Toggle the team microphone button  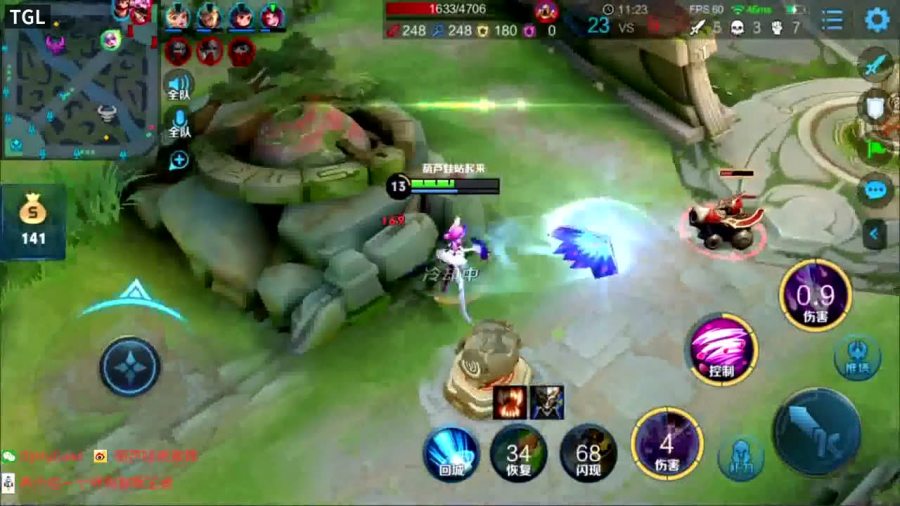(x=179, y=124)
